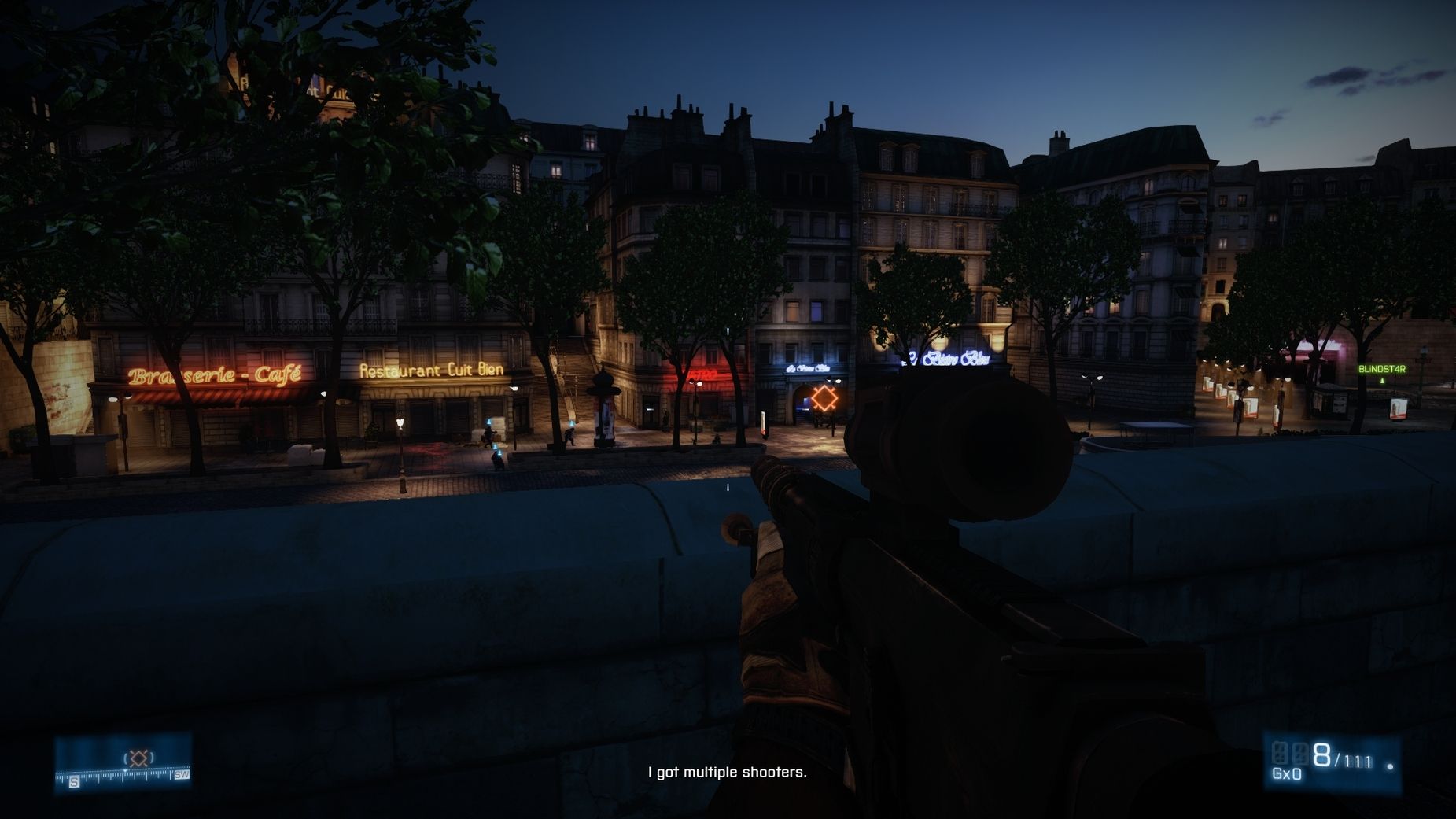Image resolution: width=1456 pixels, height=819 pixels.
Task: Select the BLINDST4R teammate name tag
Action: pos(1381,369)
